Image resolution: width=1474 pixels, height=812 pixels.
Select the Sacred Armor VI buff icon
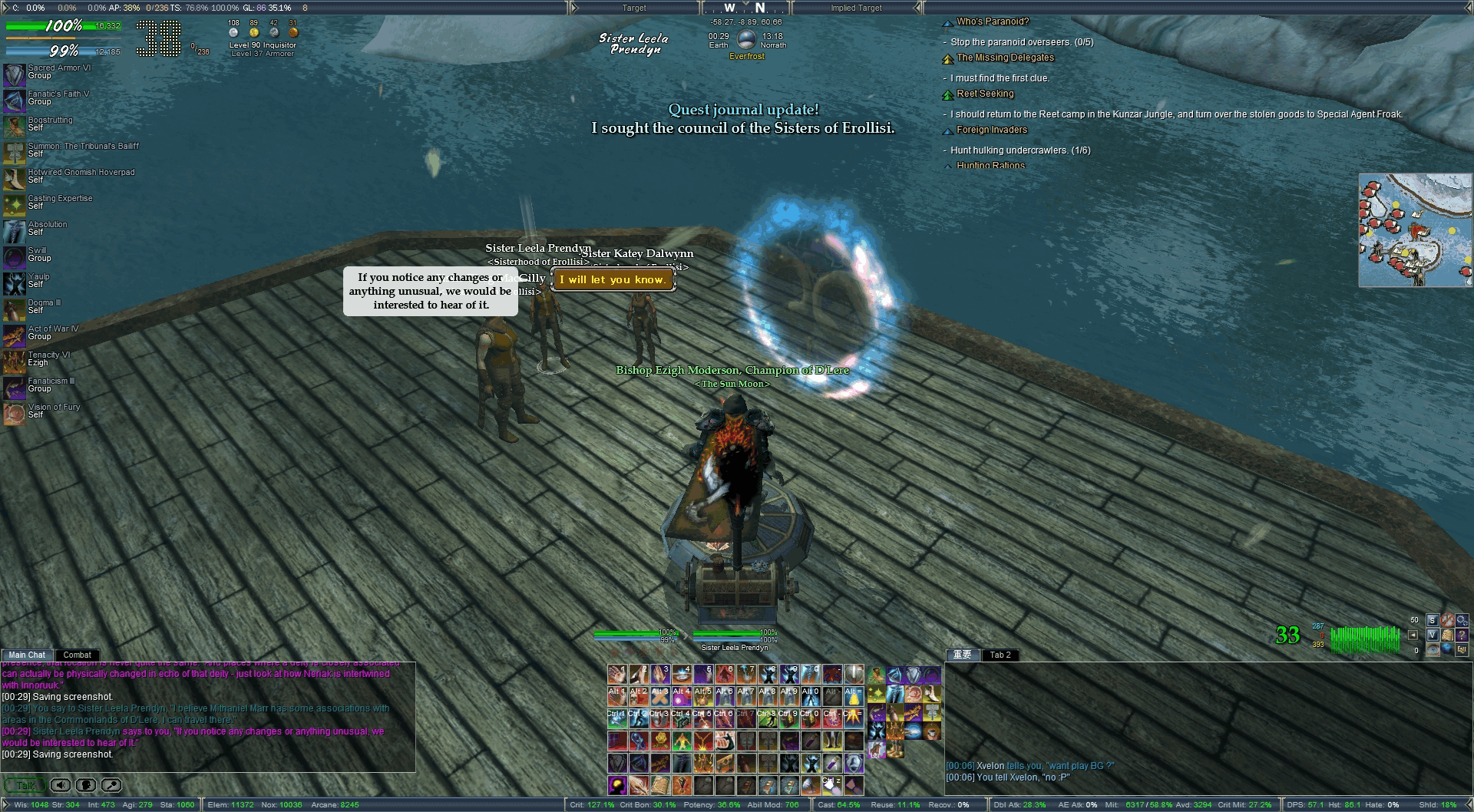(15, 74)
